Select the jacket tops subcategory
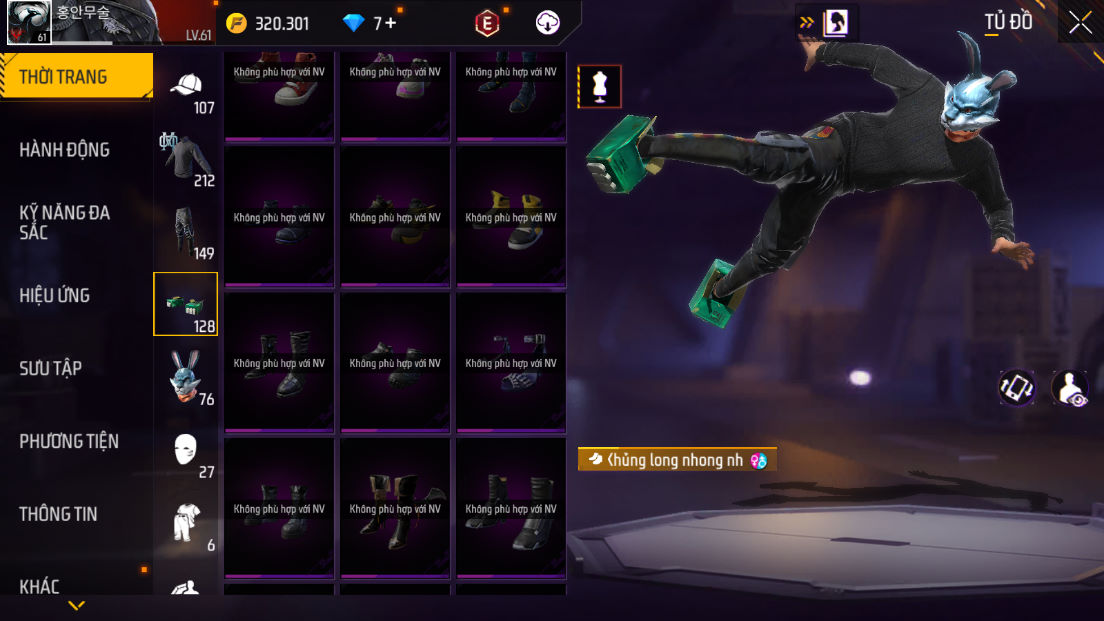Screen dimensions: 1104x621 point(186,159)
